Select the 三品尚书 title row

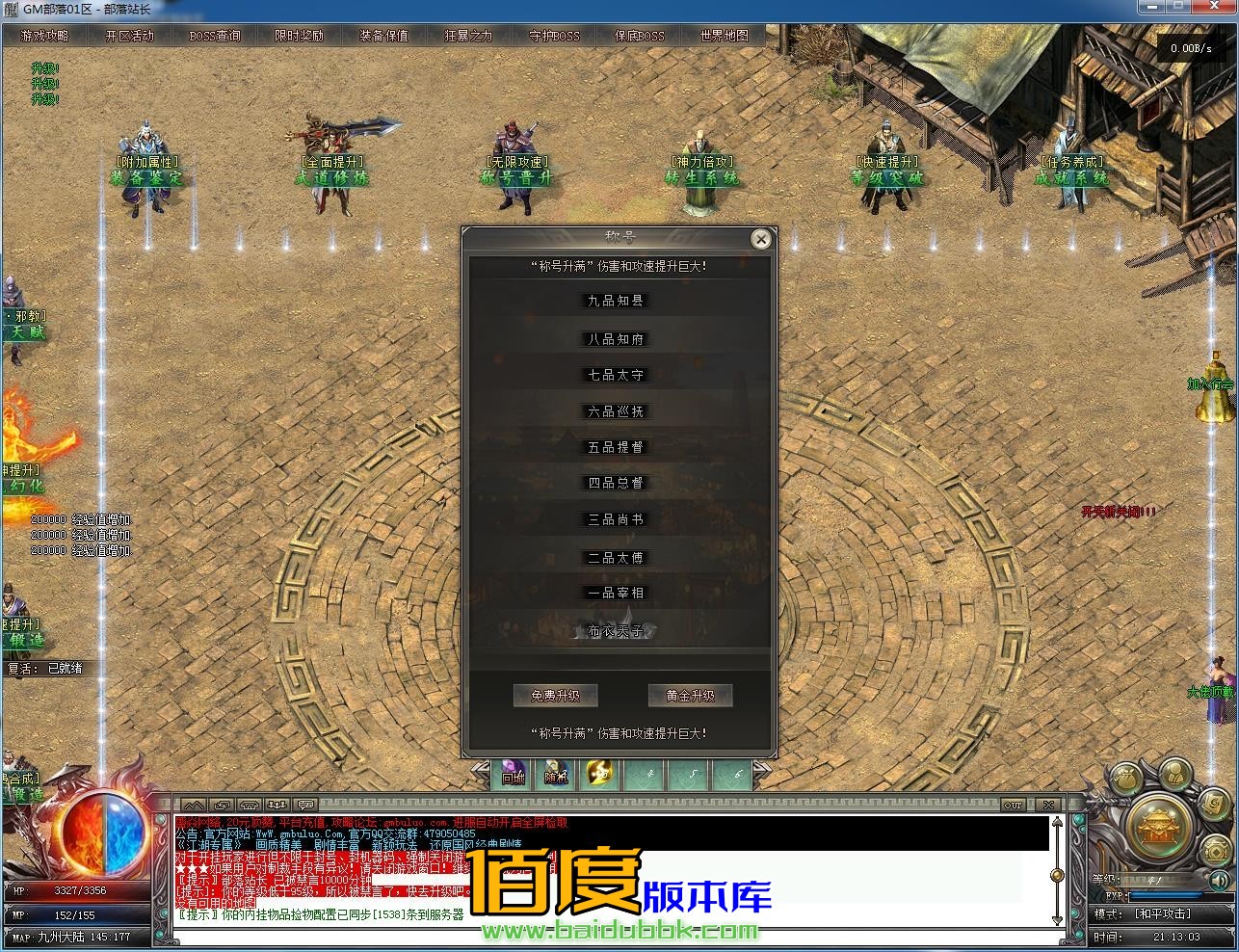tap(616, 519)
